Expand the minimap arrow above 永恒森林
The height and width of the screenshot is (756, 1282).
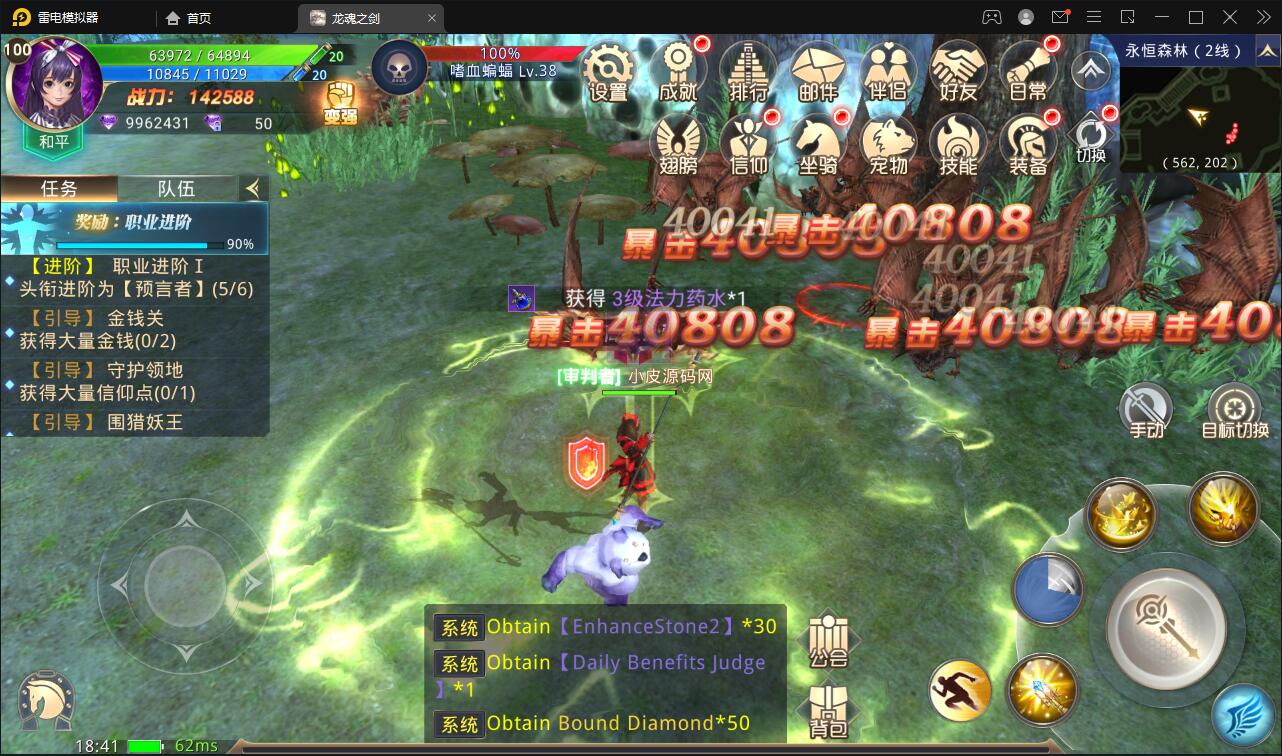pos(1268,48)
